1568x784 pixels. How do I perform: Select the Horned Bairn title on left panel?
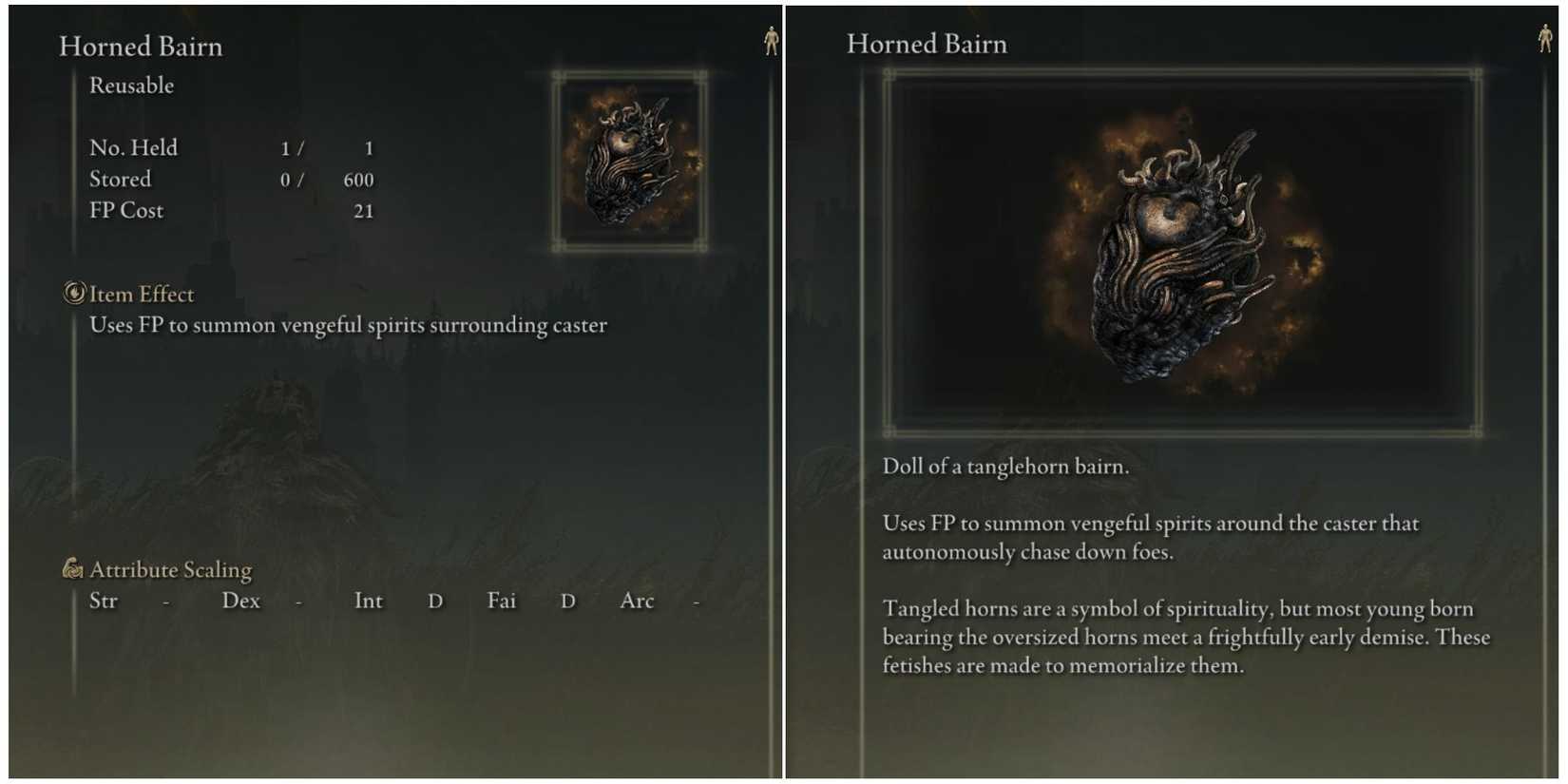141,47
